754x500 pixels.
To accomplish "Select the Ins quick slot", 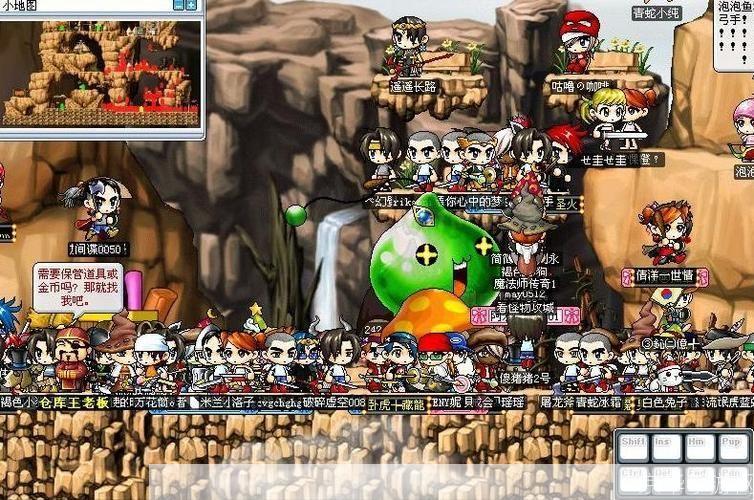I will click(x=664, y=448).
